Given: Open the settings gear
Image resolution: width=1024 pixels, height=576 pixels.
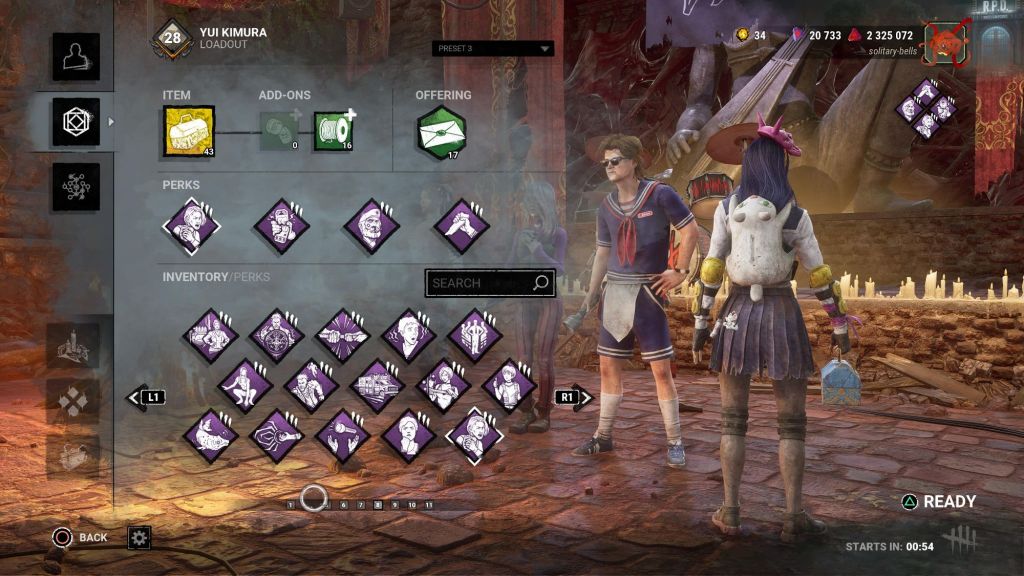Looking at the screenshot, I should point(139,538).
